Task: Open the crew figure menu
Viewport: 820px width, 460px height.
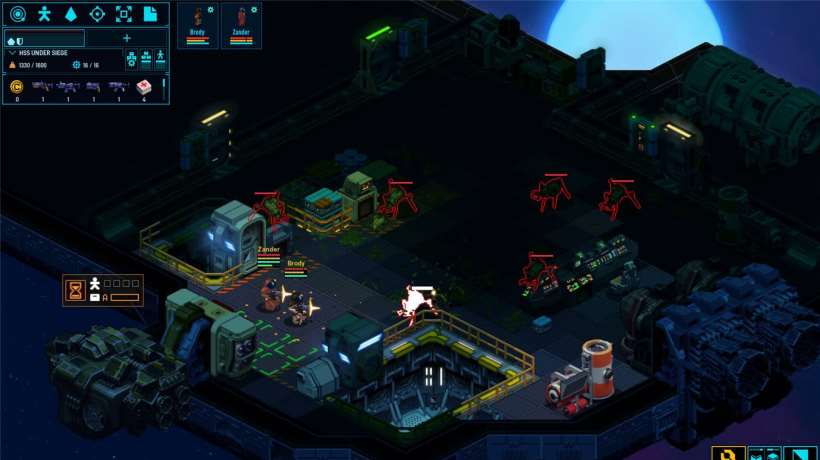Action: click(x=44, y=14)
